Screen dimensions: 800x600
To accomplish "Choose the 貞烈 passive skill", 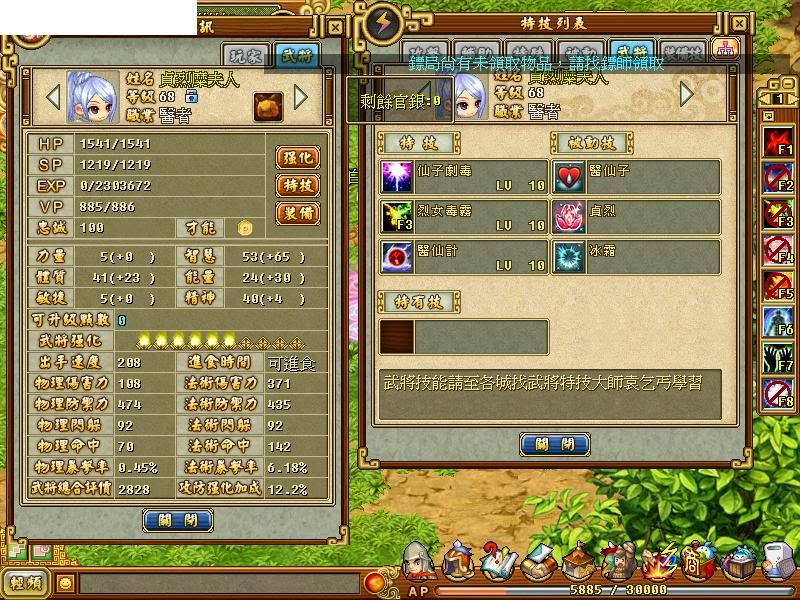I will [x=568, y=217].
